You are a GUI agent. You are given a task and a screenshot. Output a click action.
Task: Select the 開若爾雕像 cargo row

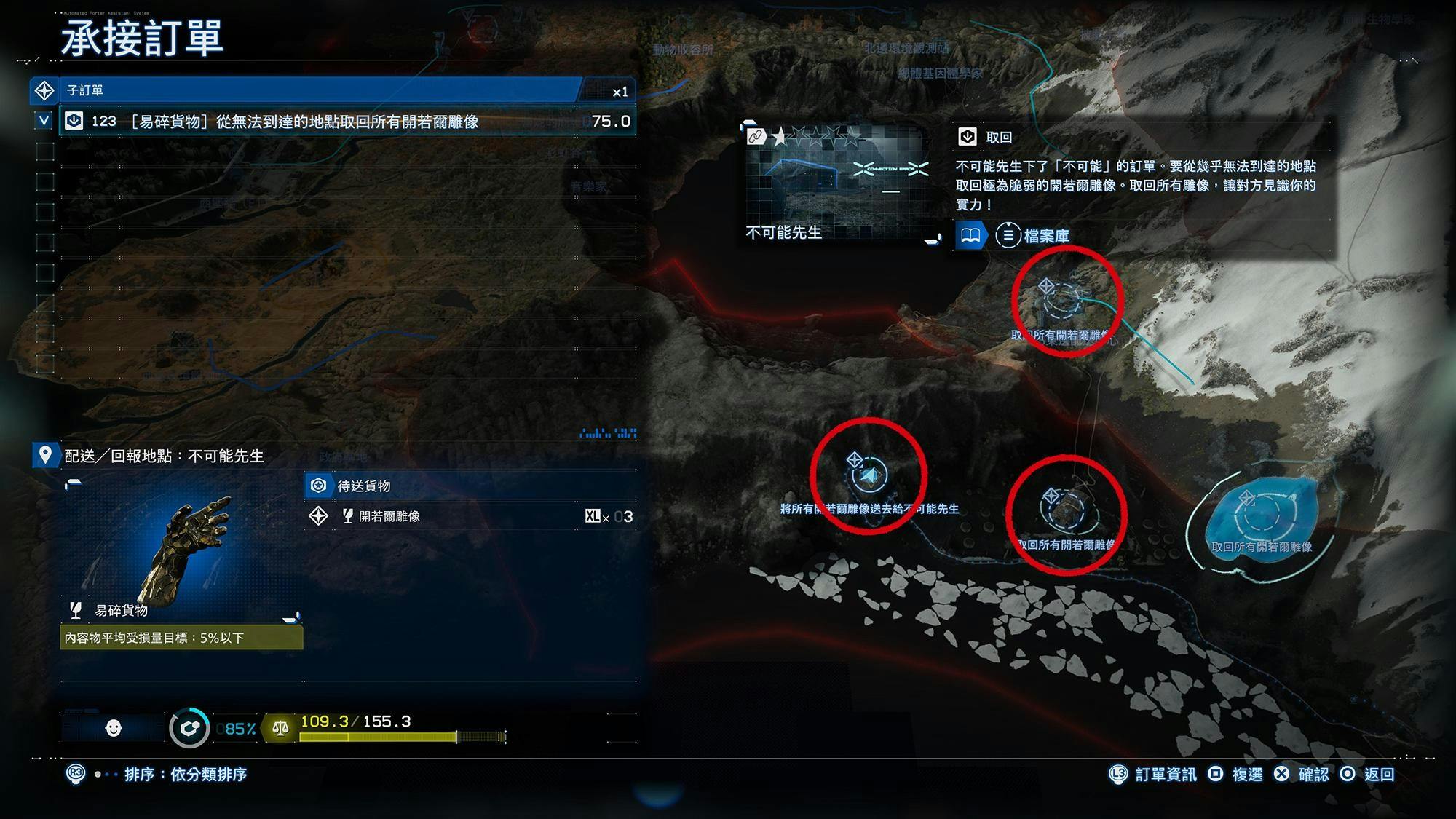tap(470, 516)
